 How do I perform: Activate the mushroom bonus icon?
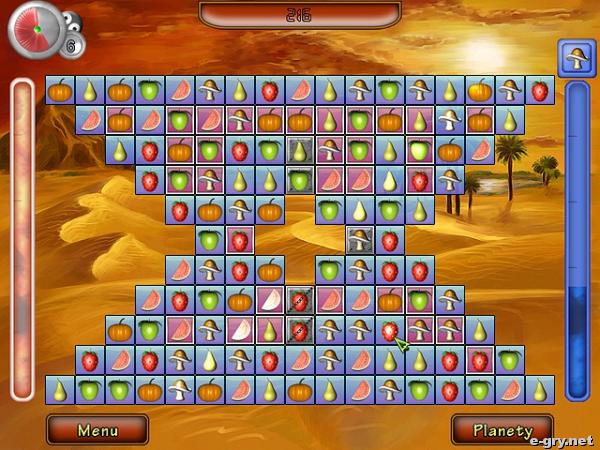(x=577, y=58)
